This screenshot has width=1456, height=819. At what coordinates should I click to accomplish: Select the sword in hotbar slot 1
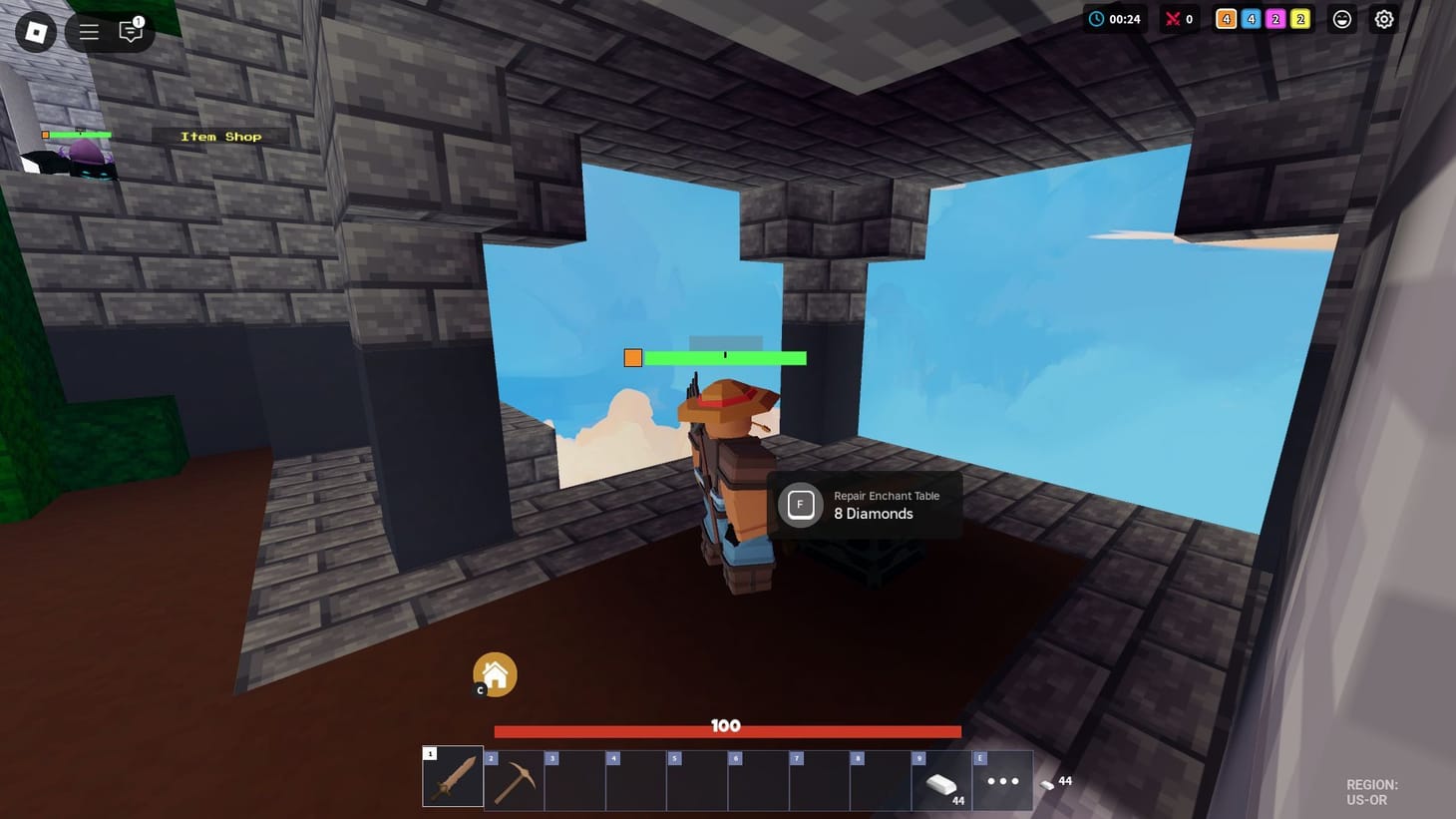click(452, 779)
